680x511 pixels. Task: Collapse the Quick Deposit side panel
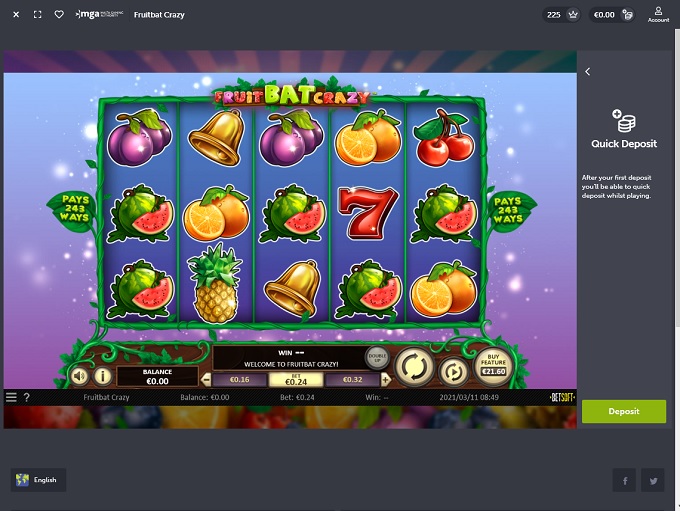[x=588, y=72]
